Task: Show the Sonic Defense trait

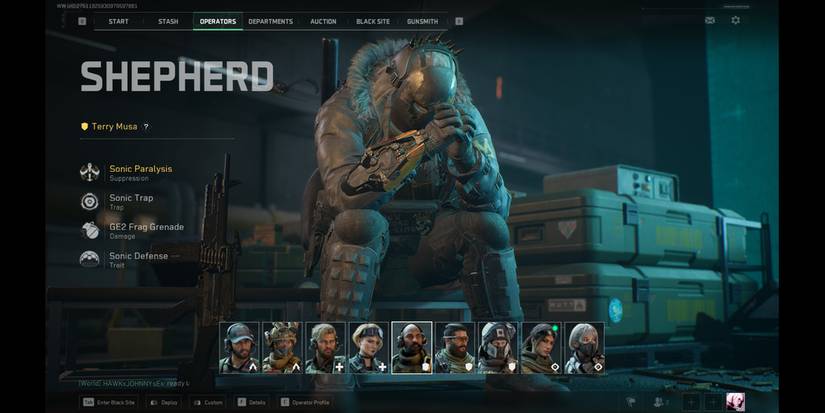Action: (138, 259)
